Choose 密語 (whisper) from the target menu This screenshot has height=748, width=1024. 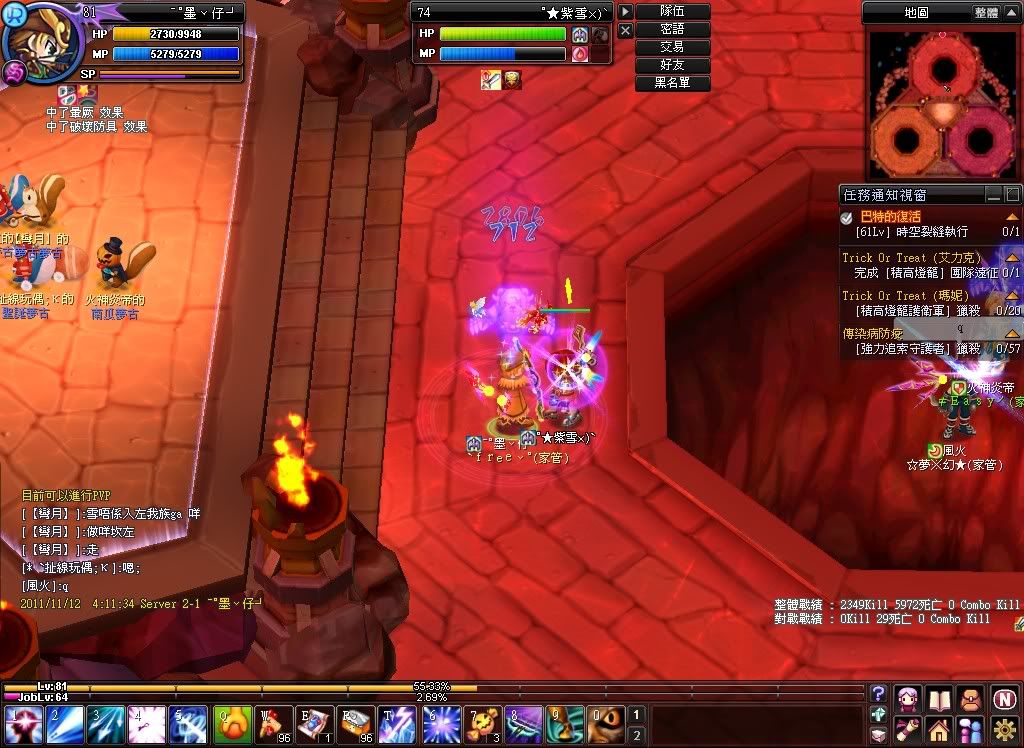673,29
